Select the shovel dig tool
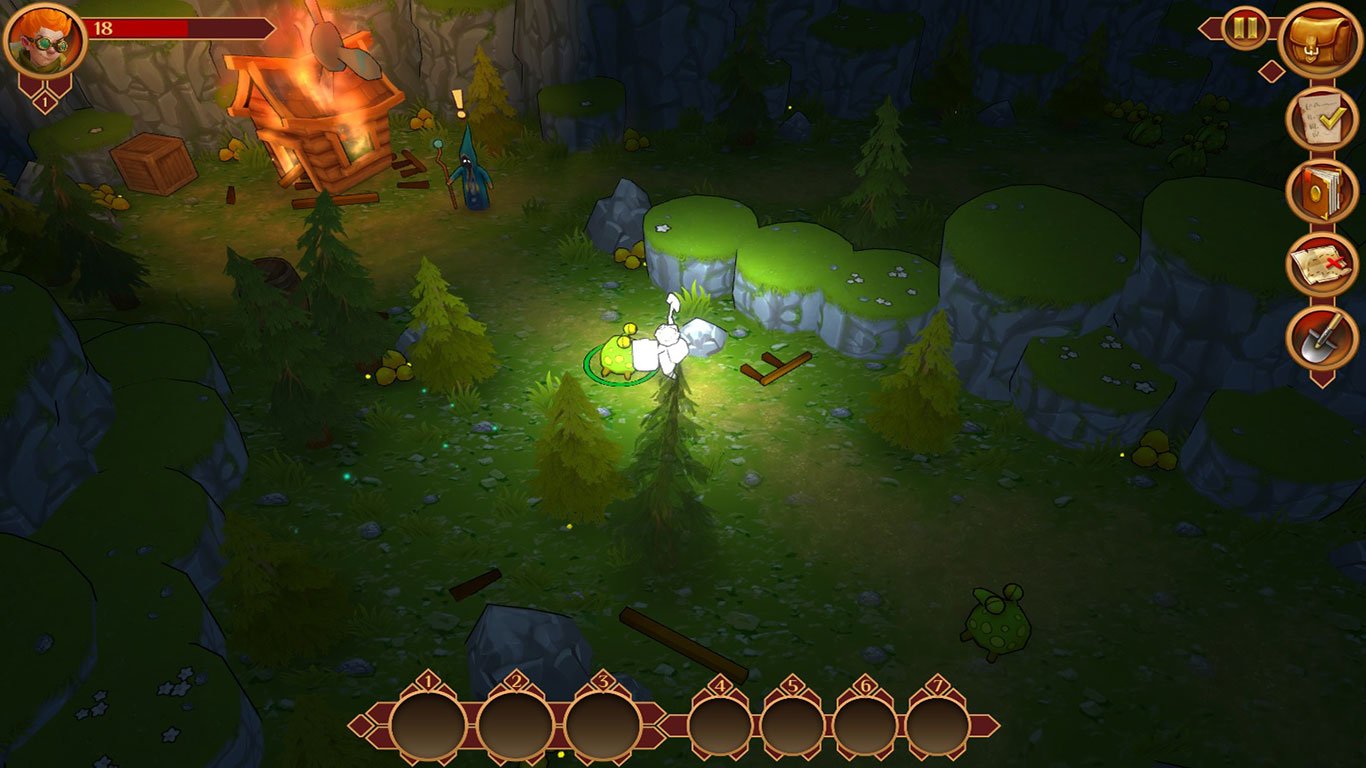The image size is (1366, 768). [x=1321, y=339]
